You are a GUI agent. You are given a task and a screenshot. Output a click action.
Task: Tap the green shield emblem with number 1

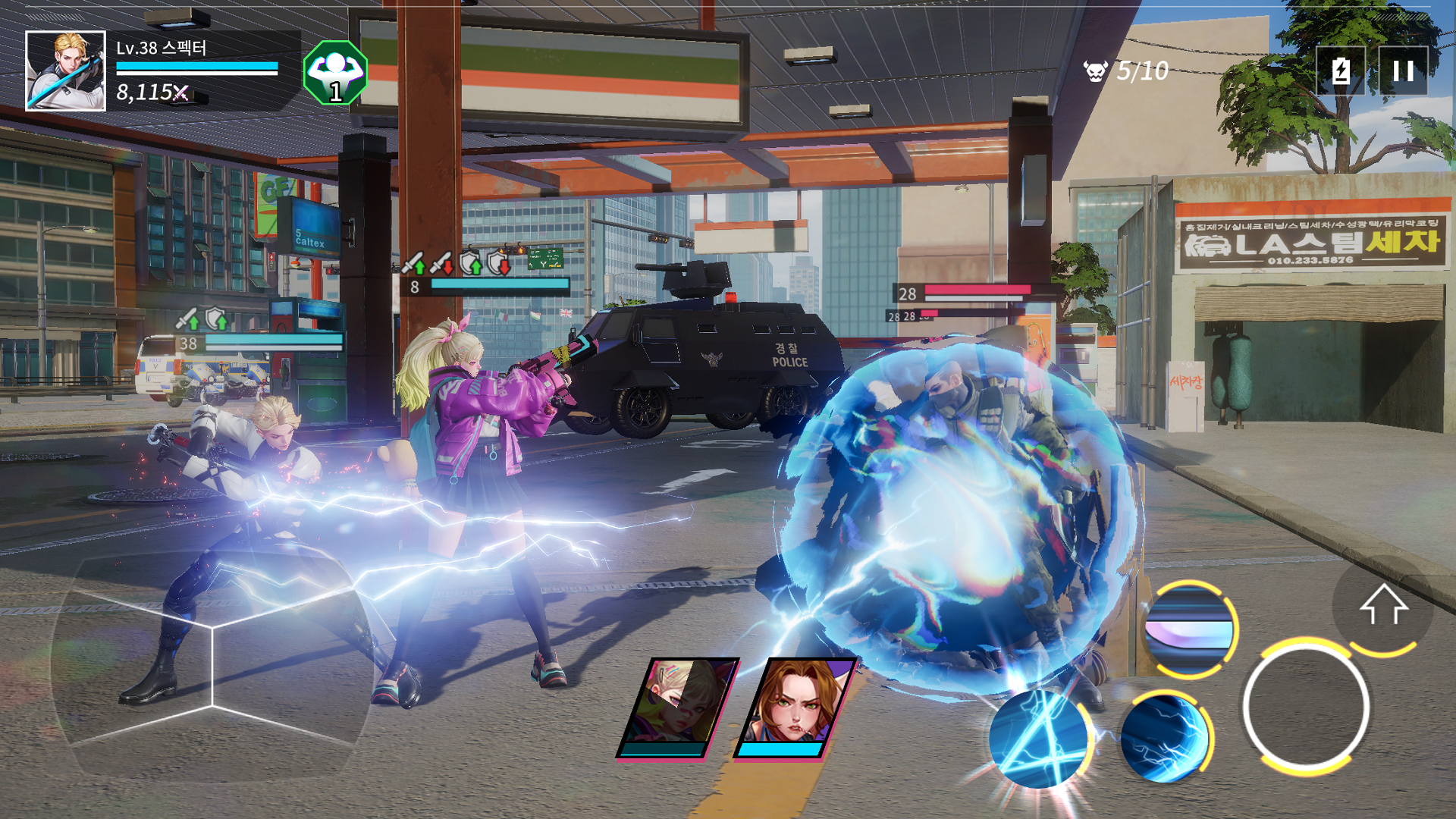334,74
